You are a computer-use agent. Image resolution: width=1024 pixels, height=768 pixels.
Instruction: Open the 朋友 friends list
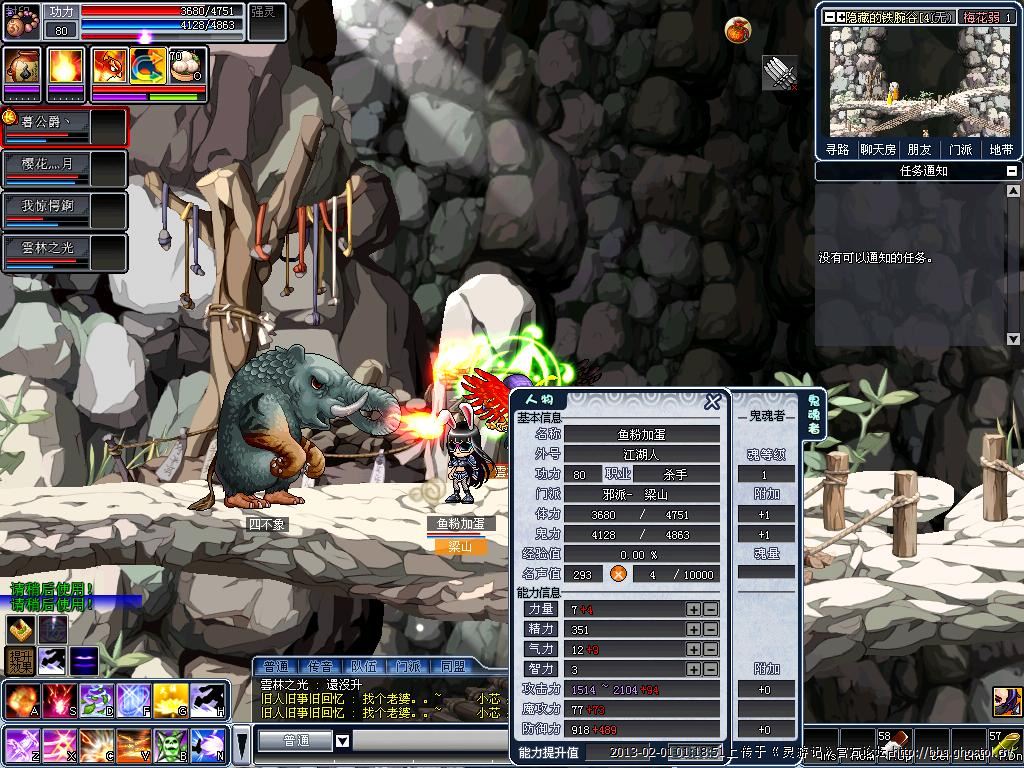(919, 149)
